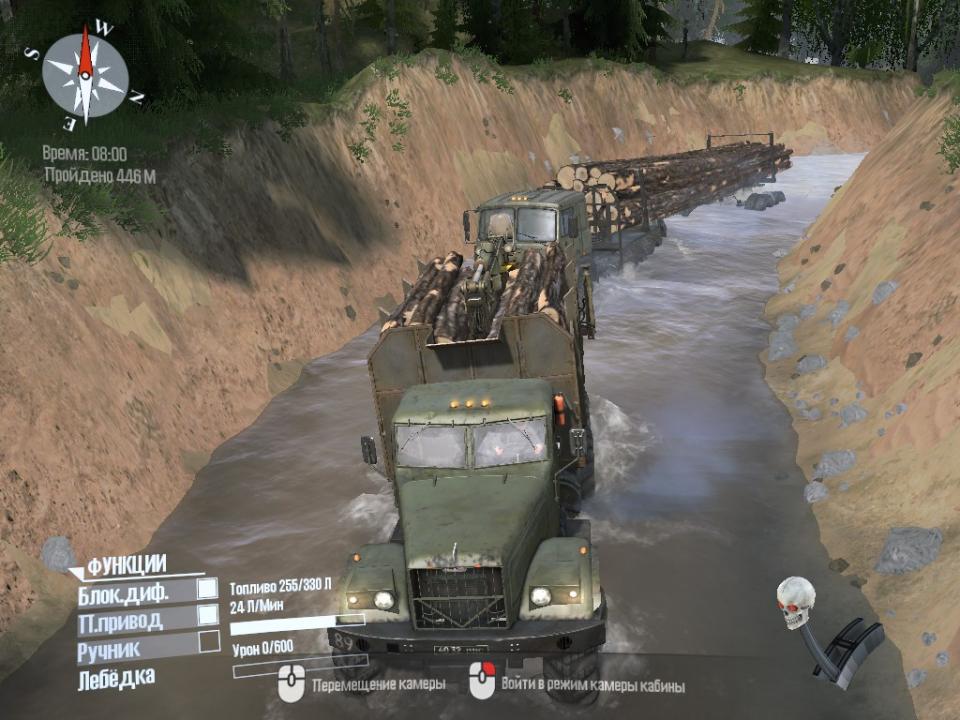Click the ФУНКЦИИ functions header

coord(126,565)
